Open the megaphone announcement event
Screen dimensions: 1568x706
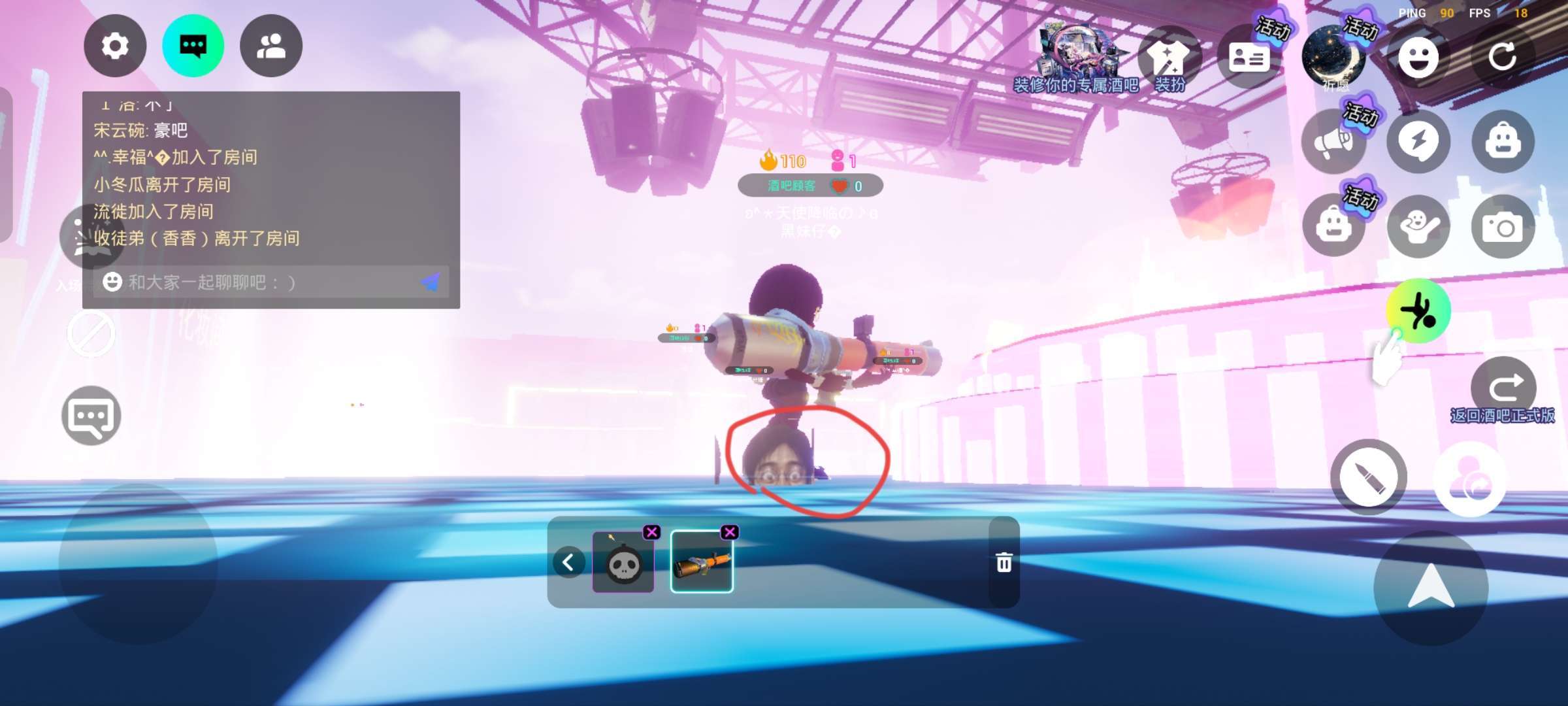(x=1333, y=142)
